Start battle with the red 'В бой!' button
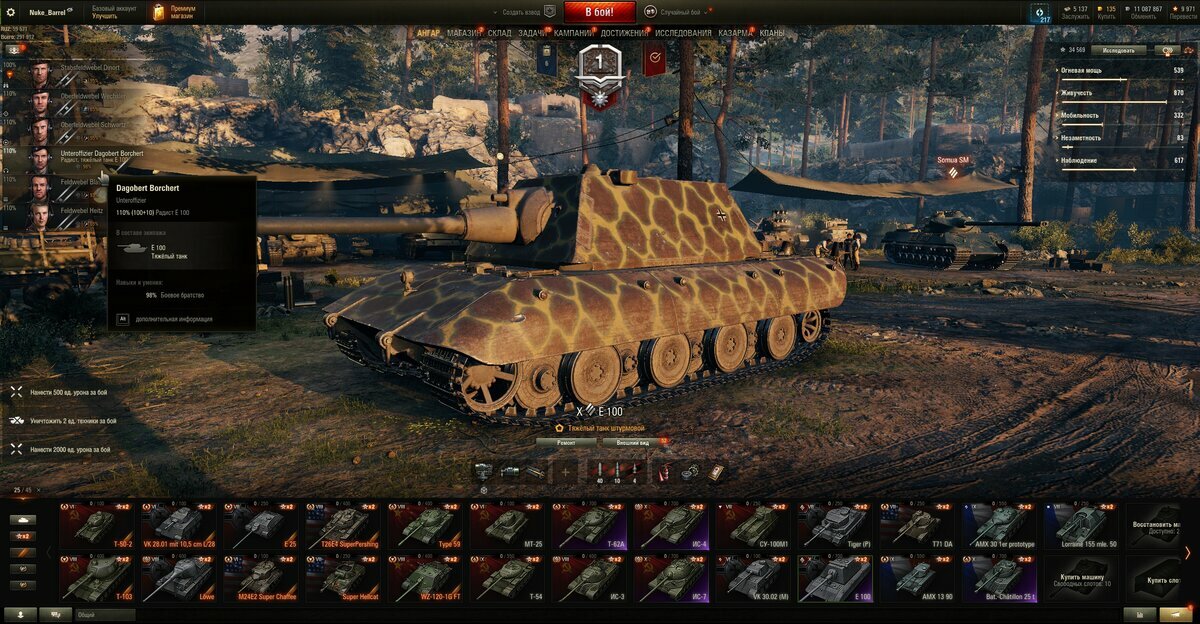1200x624 pixels. [x=600, y=12]
